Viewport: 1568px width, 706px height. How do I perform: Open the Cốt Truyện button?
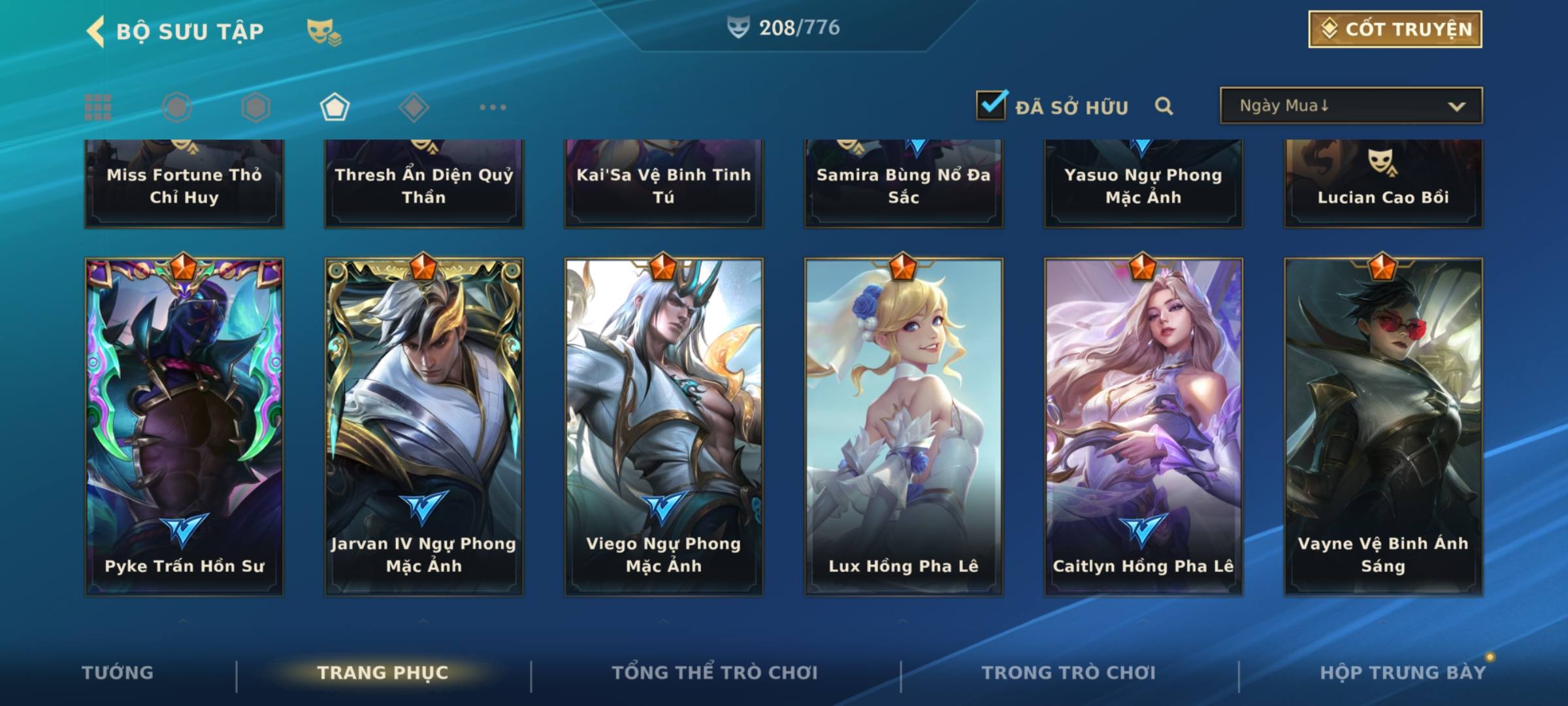[1395, 29]
